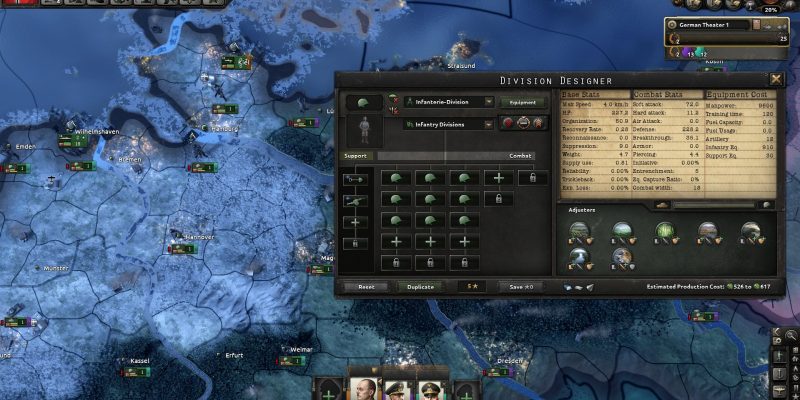Close the Division Designer window
The height and width of the screenshot is (400, 800).
[x=776, y=79]
